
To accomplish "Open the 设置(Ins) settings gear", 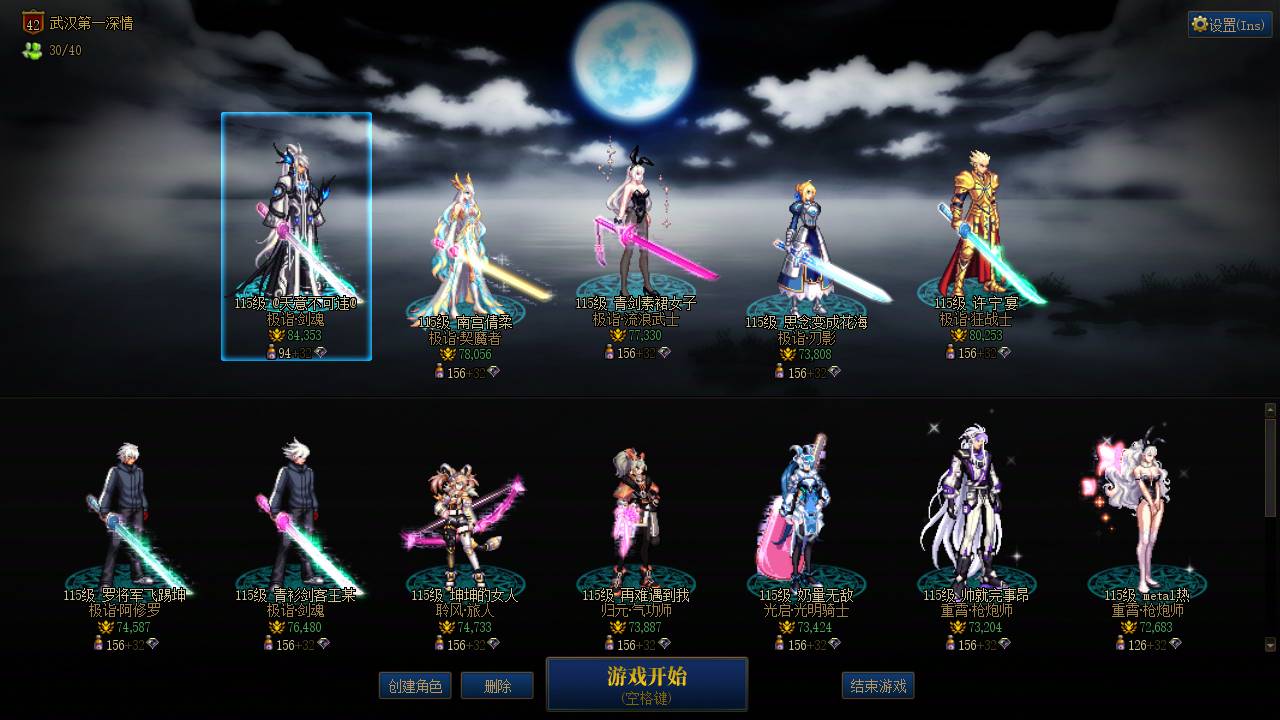I will [1229, 24].
